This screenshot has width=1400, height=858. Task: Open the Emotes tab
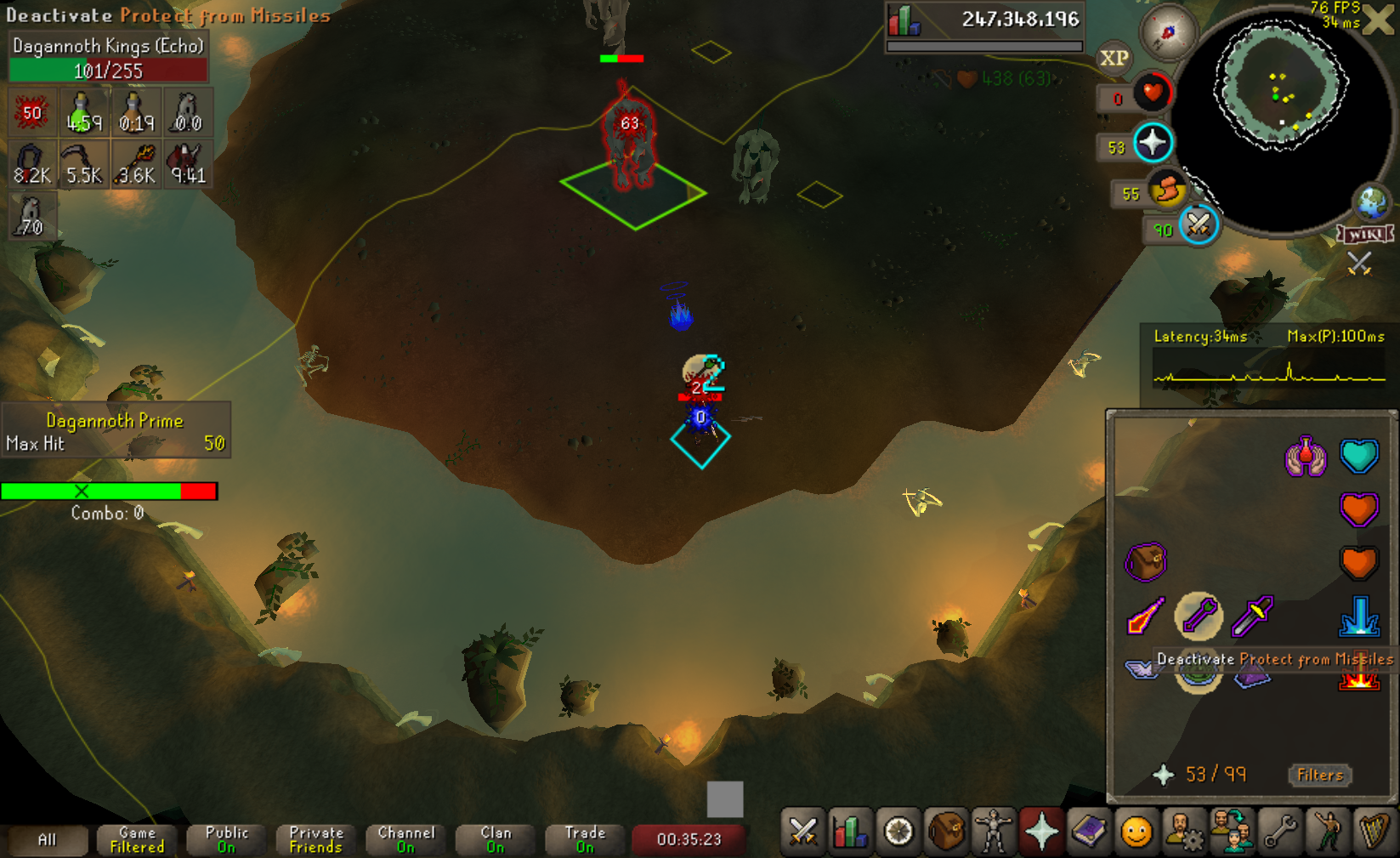point(1327,832)
